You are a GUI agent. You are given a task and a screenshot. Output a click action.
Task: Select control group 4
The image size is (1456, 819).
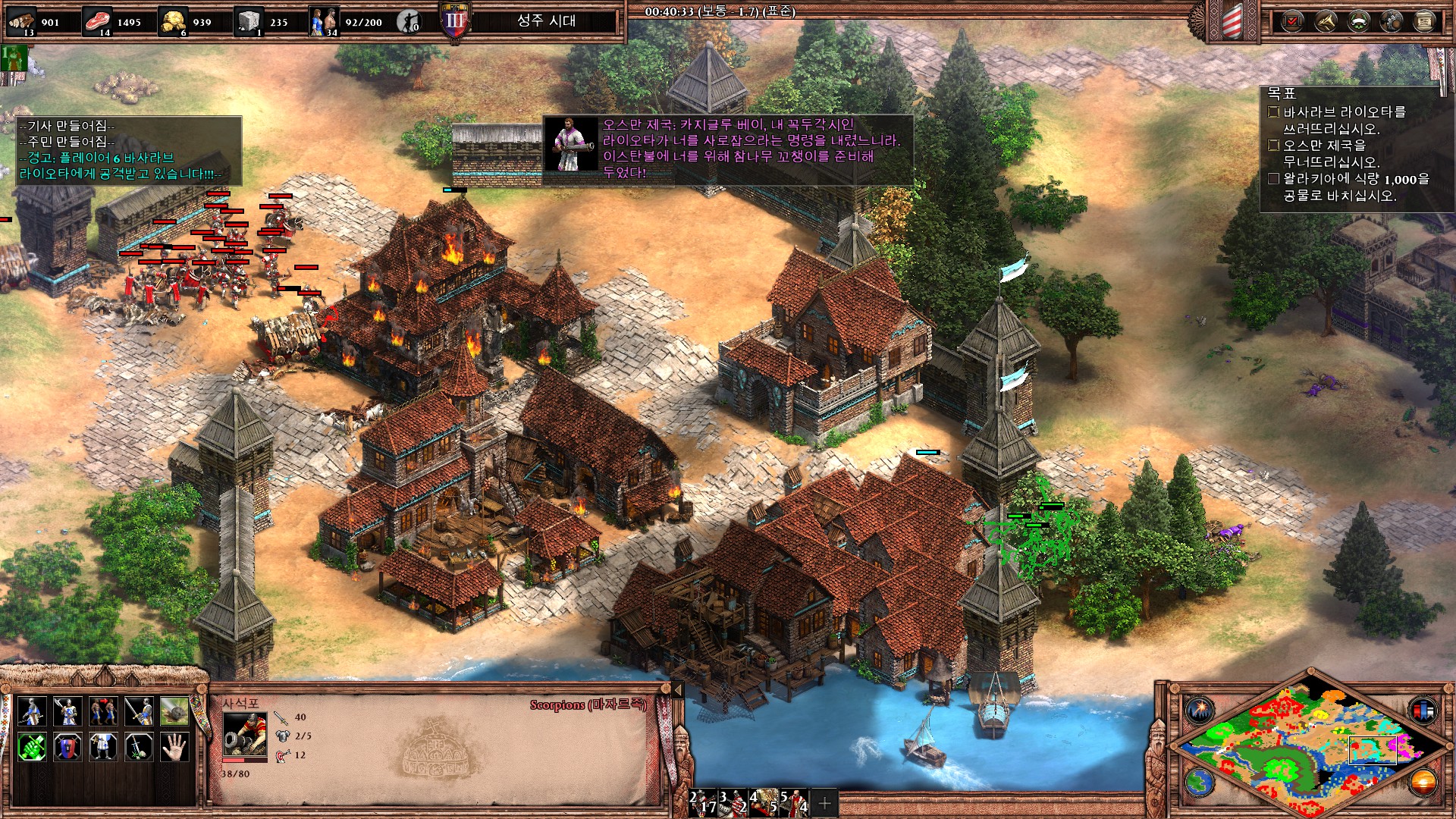[764, 802]
